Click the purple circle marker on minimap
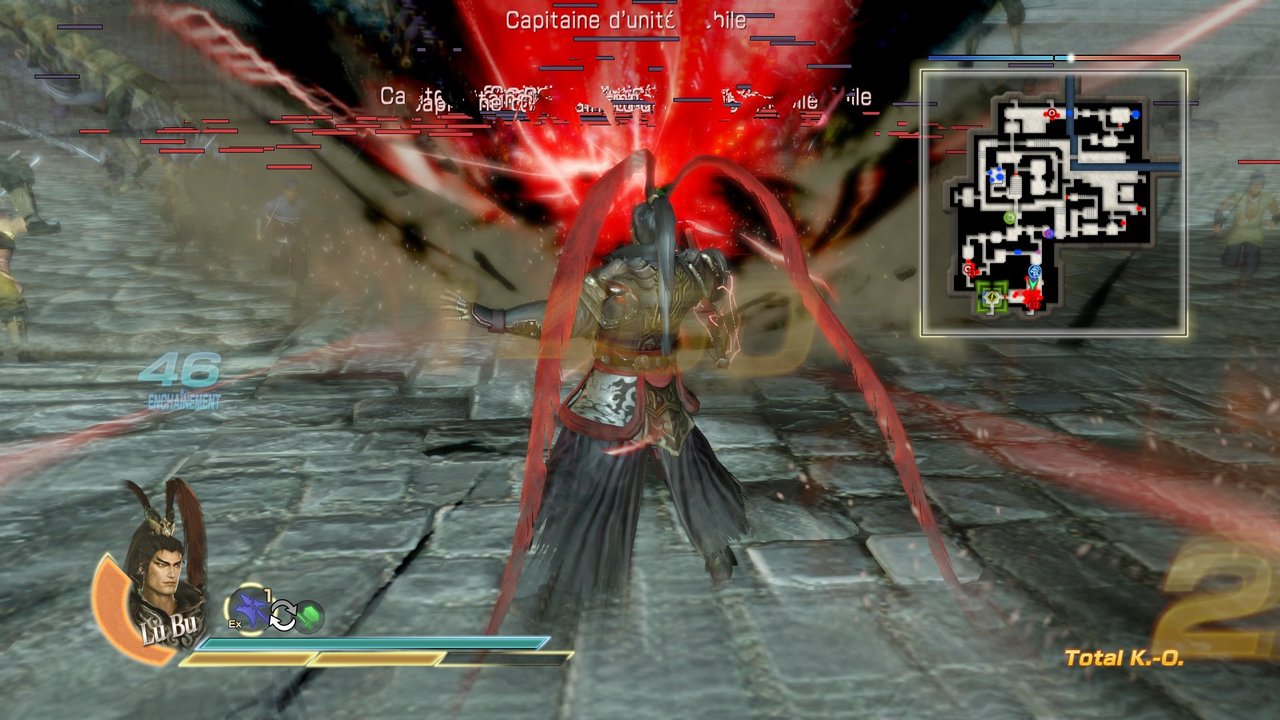1280x720 pixels. [1048, 234]
